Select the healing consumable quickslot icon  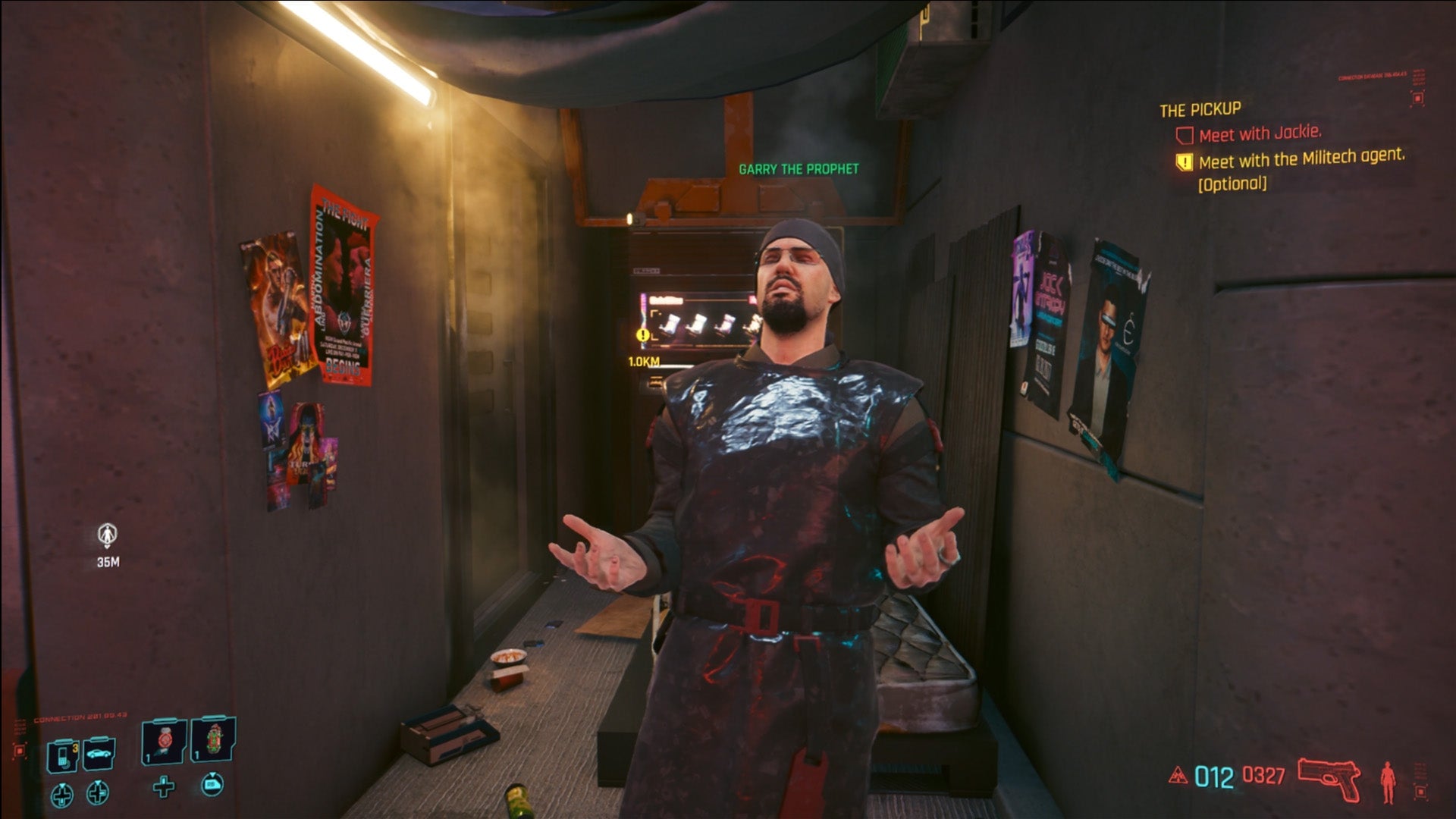212,739
